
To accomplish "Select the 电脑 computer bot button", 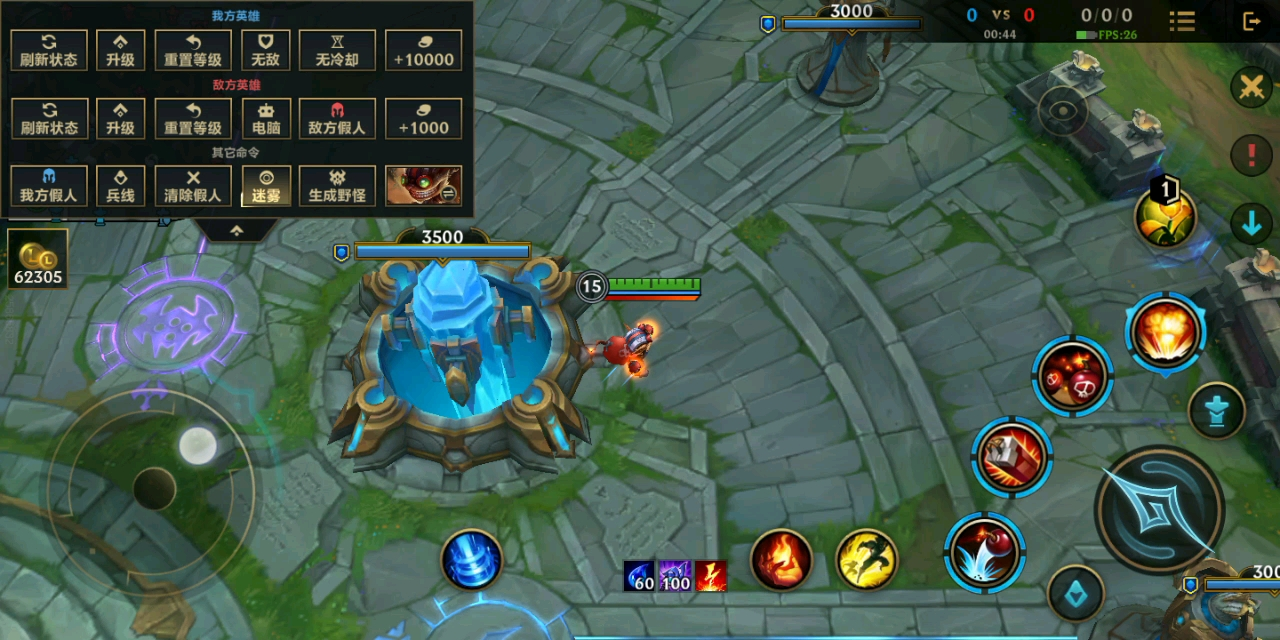I will point(266,119).
